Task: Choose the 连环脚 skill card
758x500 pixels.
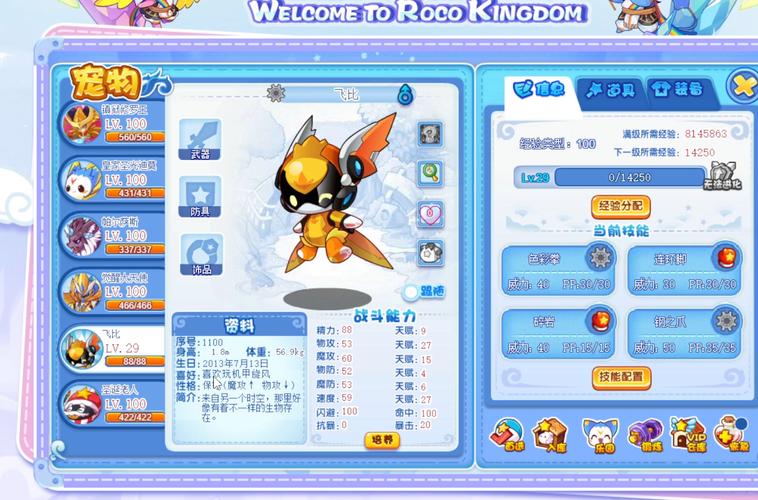Action: pyautogui.click(x=684, y=270)
